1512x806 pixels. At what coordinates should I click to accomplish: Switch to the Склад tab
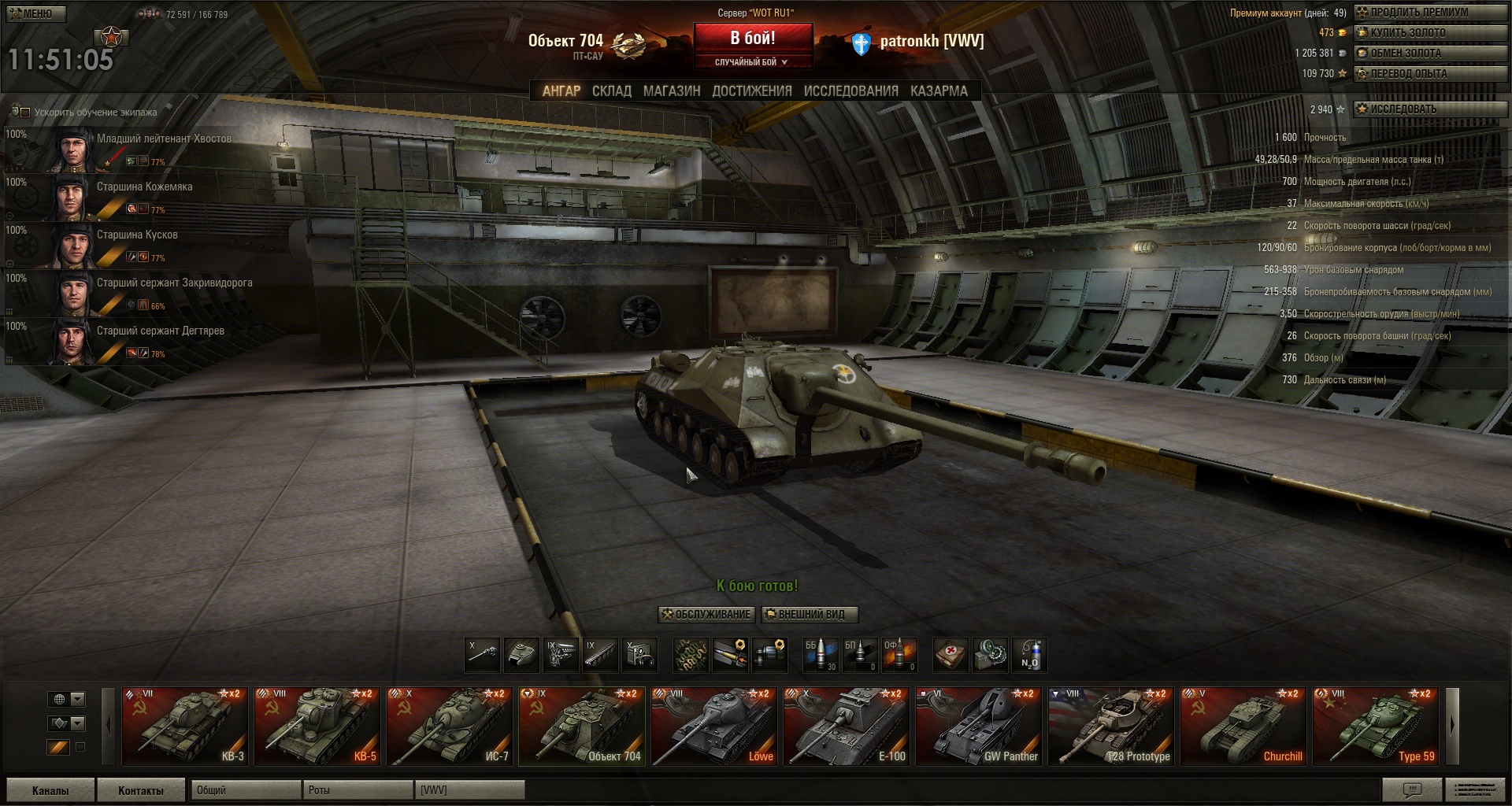[611, 91]
